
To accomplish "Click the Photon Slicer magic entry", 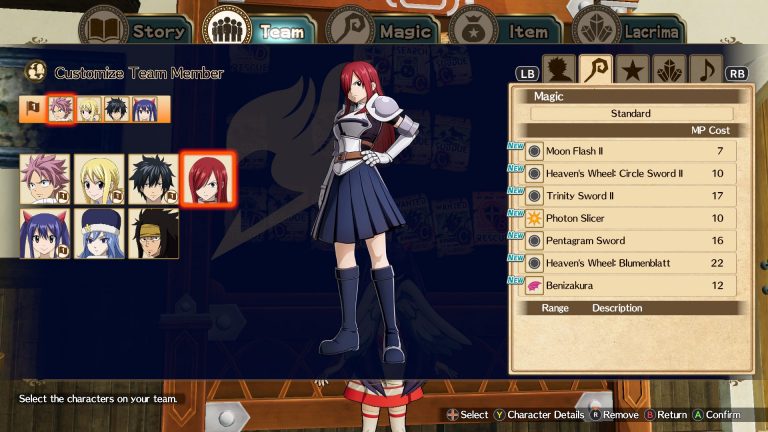I will [630, 218].
